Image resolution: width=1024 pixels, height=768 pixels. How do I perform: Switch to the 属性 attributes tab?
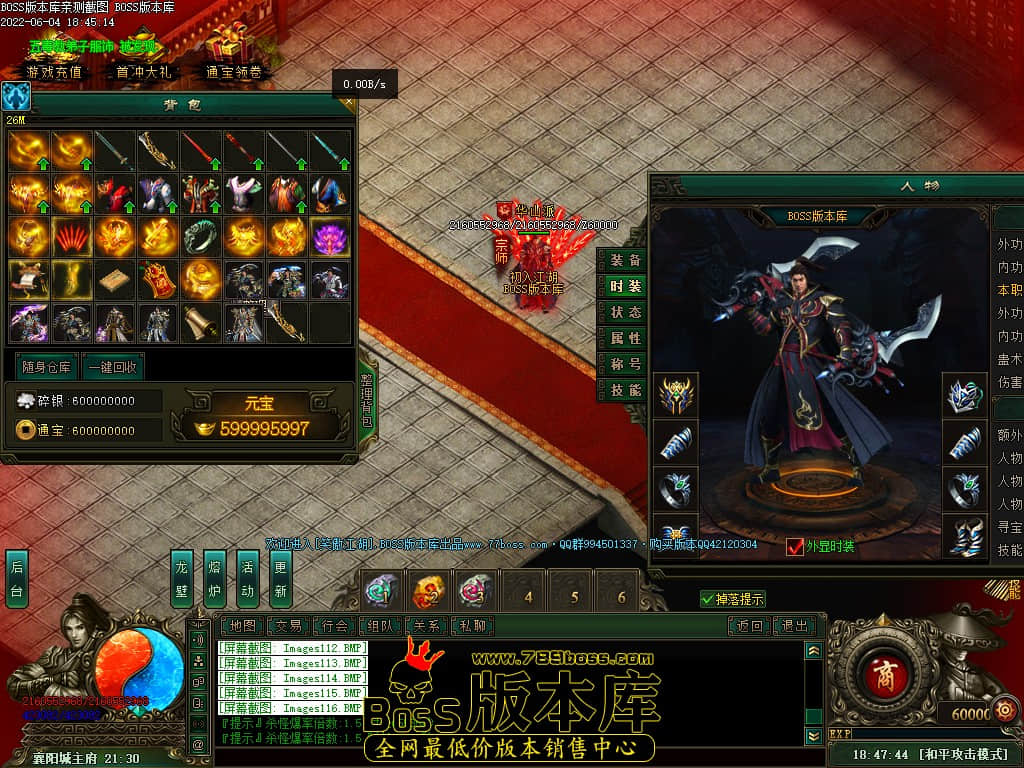(x=626, y=338)
